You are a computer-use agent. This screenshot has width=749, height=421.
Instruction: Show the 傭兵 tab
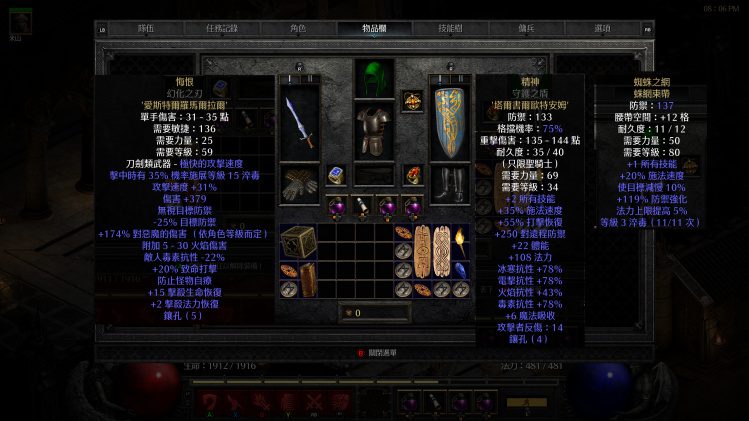pos(526,29)
